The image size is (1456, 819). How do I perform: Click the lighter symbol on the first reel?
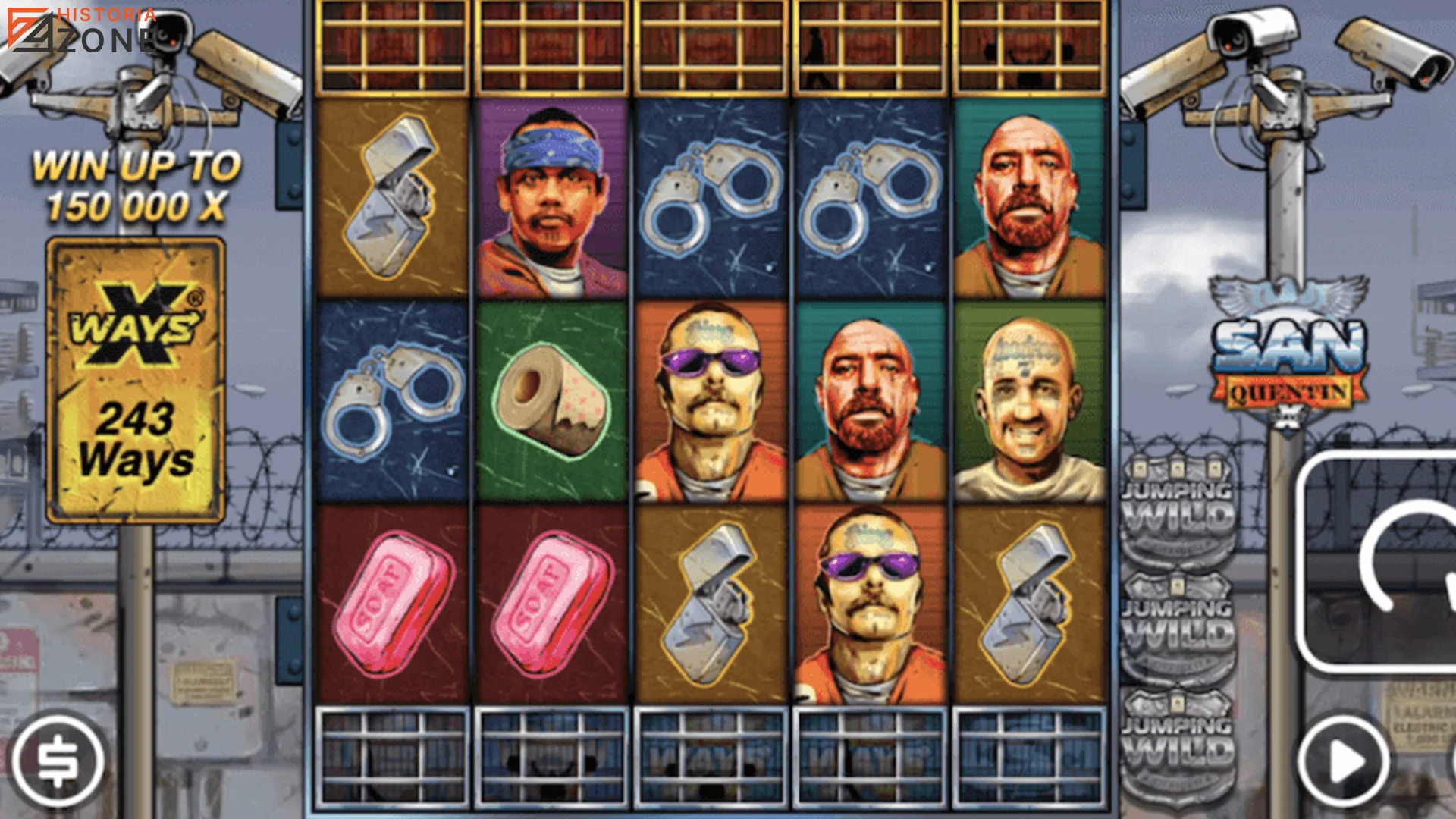[394, 193]
